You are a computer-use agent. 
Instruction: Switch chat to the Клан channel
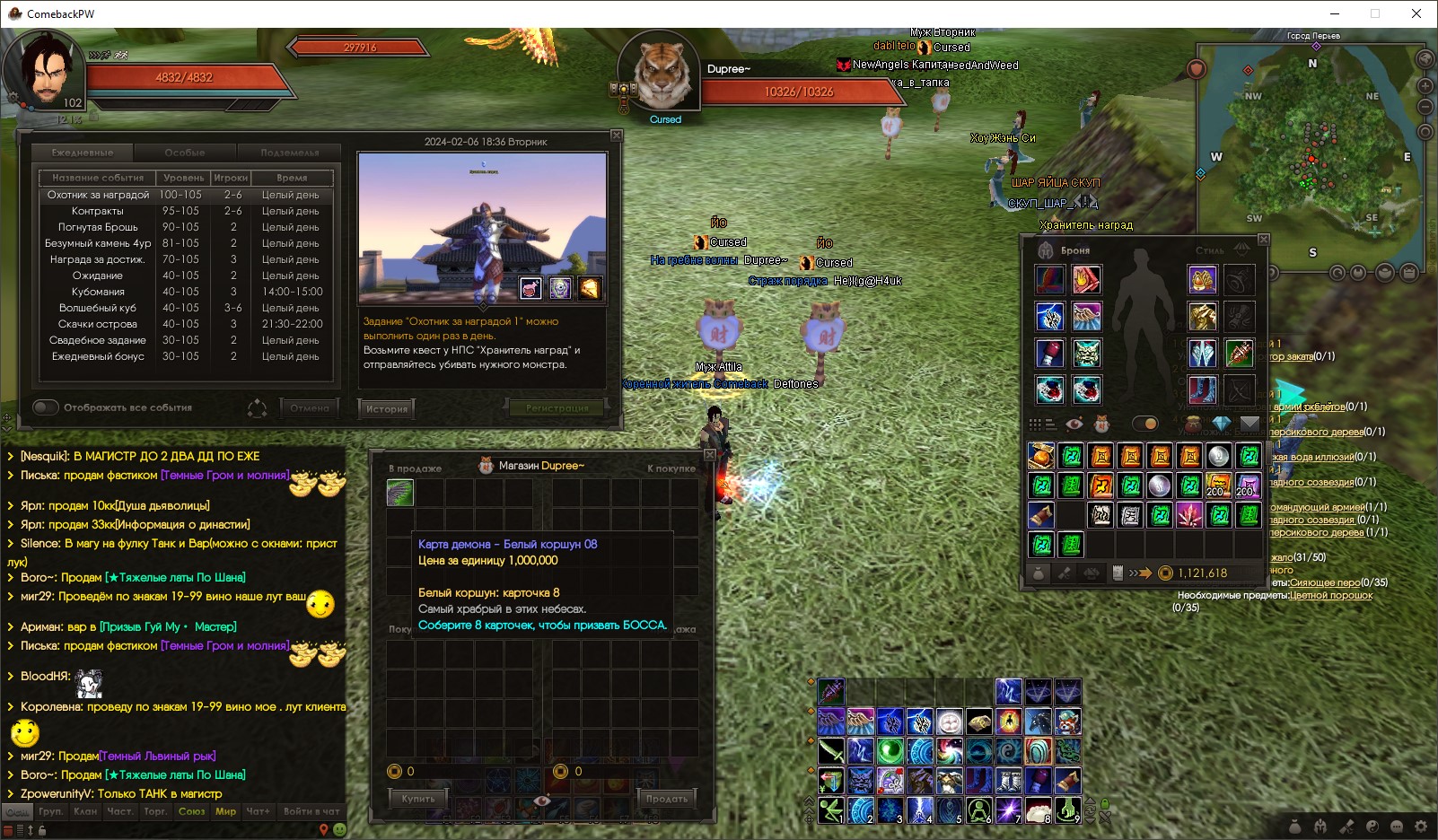click(86, 811)
